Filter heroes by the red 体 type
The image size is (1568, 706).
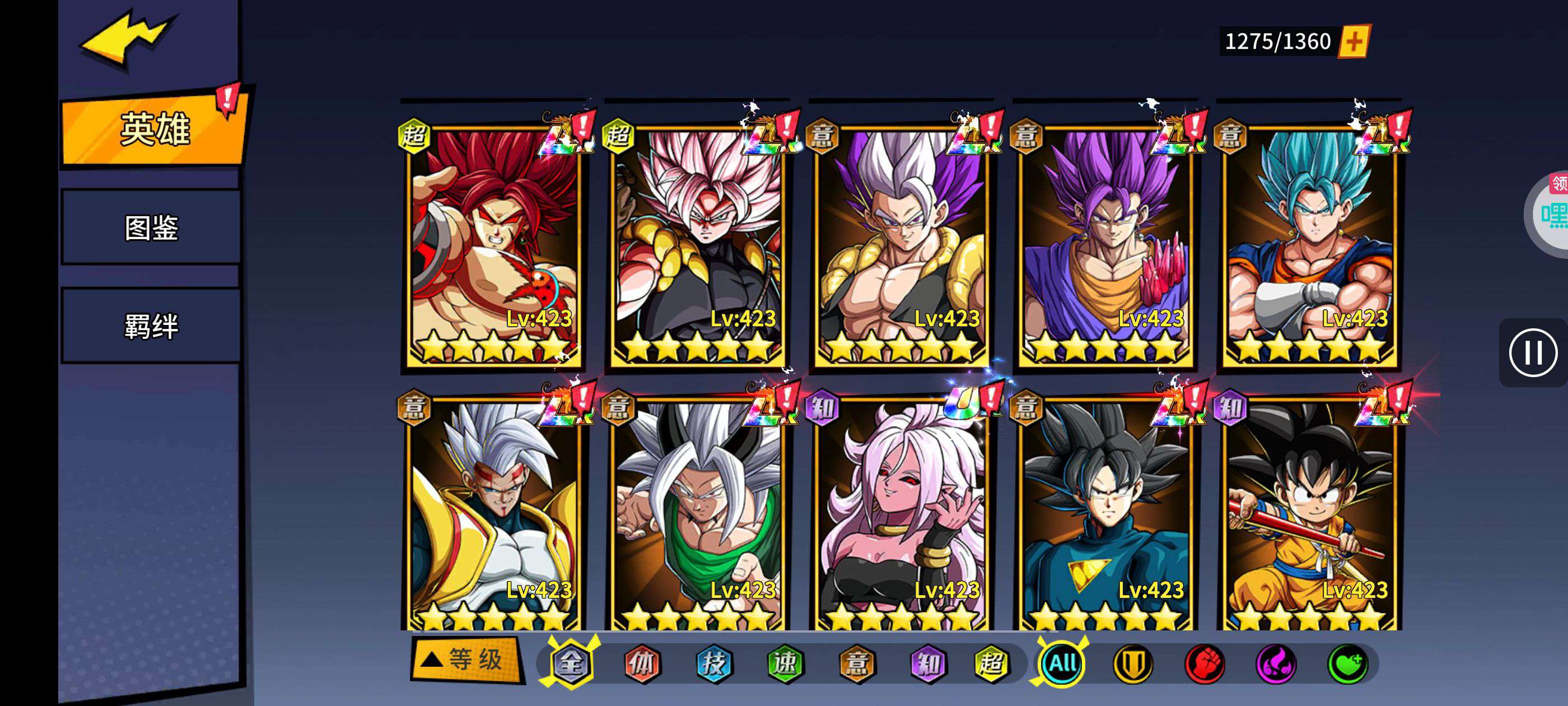click(x=642, y=663)
